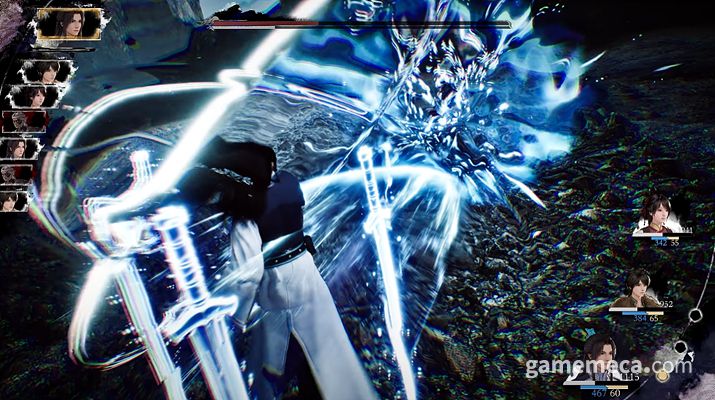
Task: Select the red-framed enemy turn portrait
Action: (24, 122)
